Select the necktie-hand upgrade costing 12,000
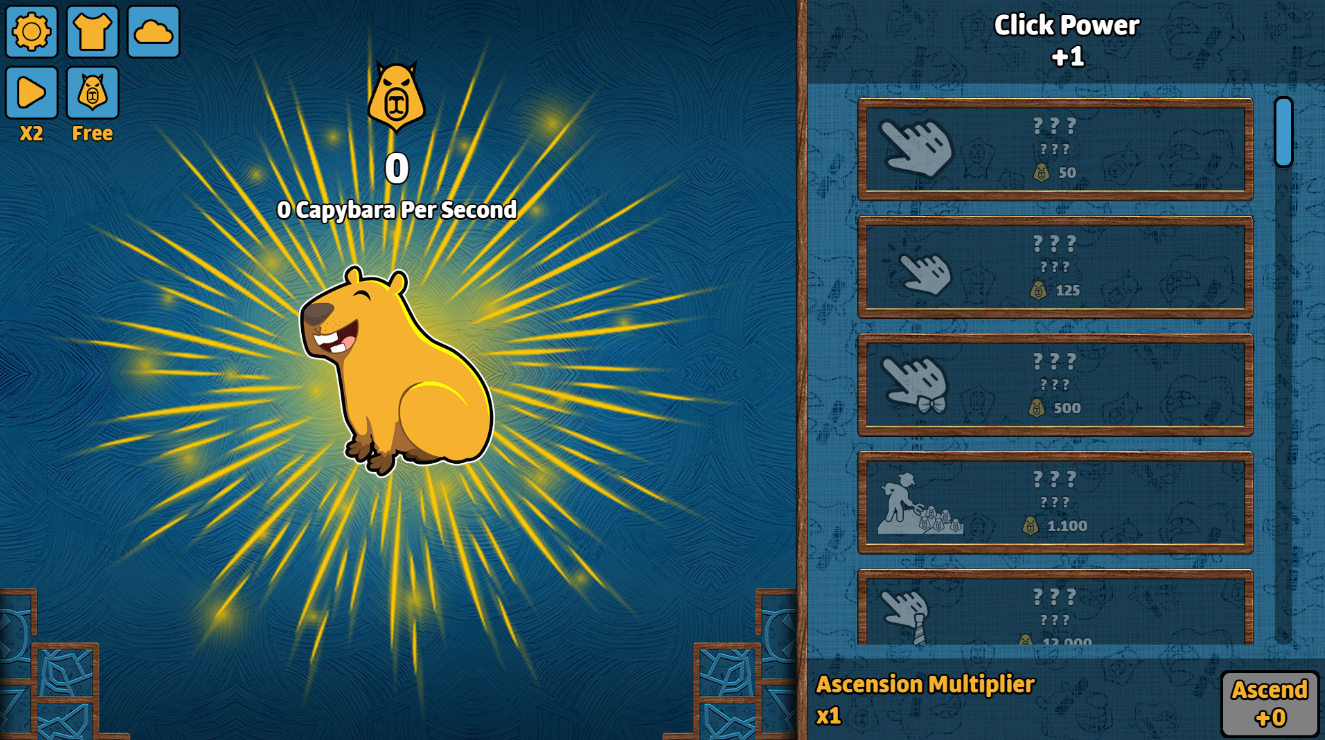Viewport: 1325px width, 740px height. coord(1055,612)
